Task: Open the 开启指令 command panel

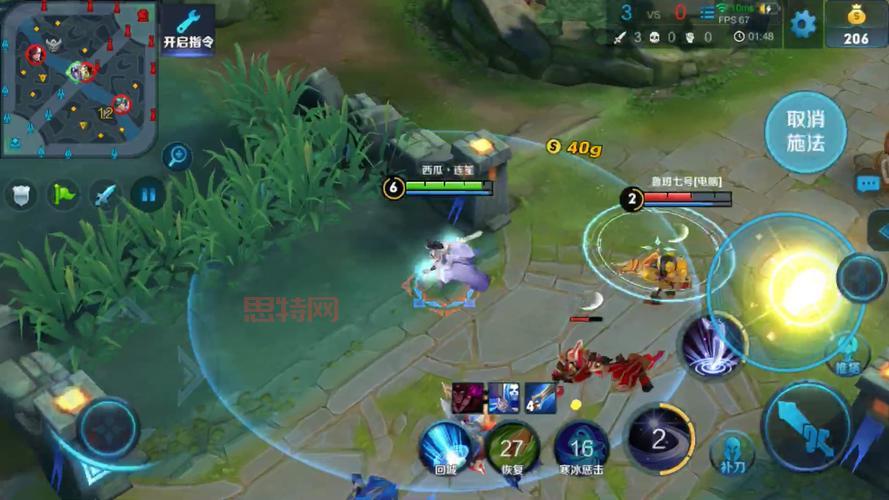Action: (x=188, y=29)
